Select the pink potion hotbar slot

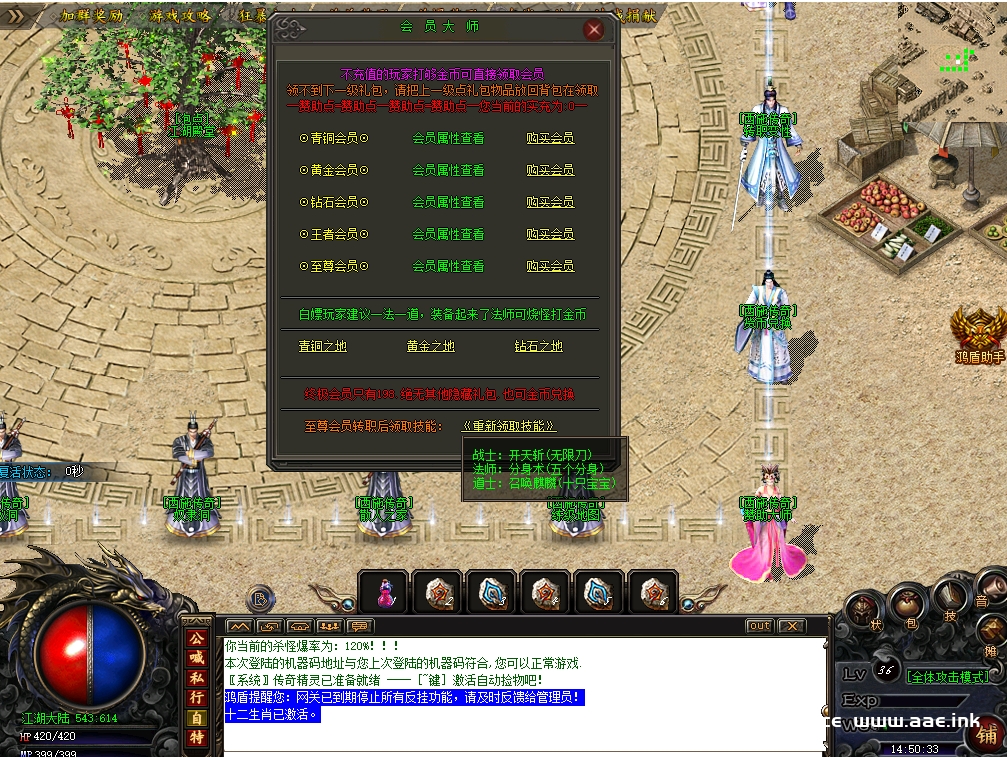(x=384, y=592)
